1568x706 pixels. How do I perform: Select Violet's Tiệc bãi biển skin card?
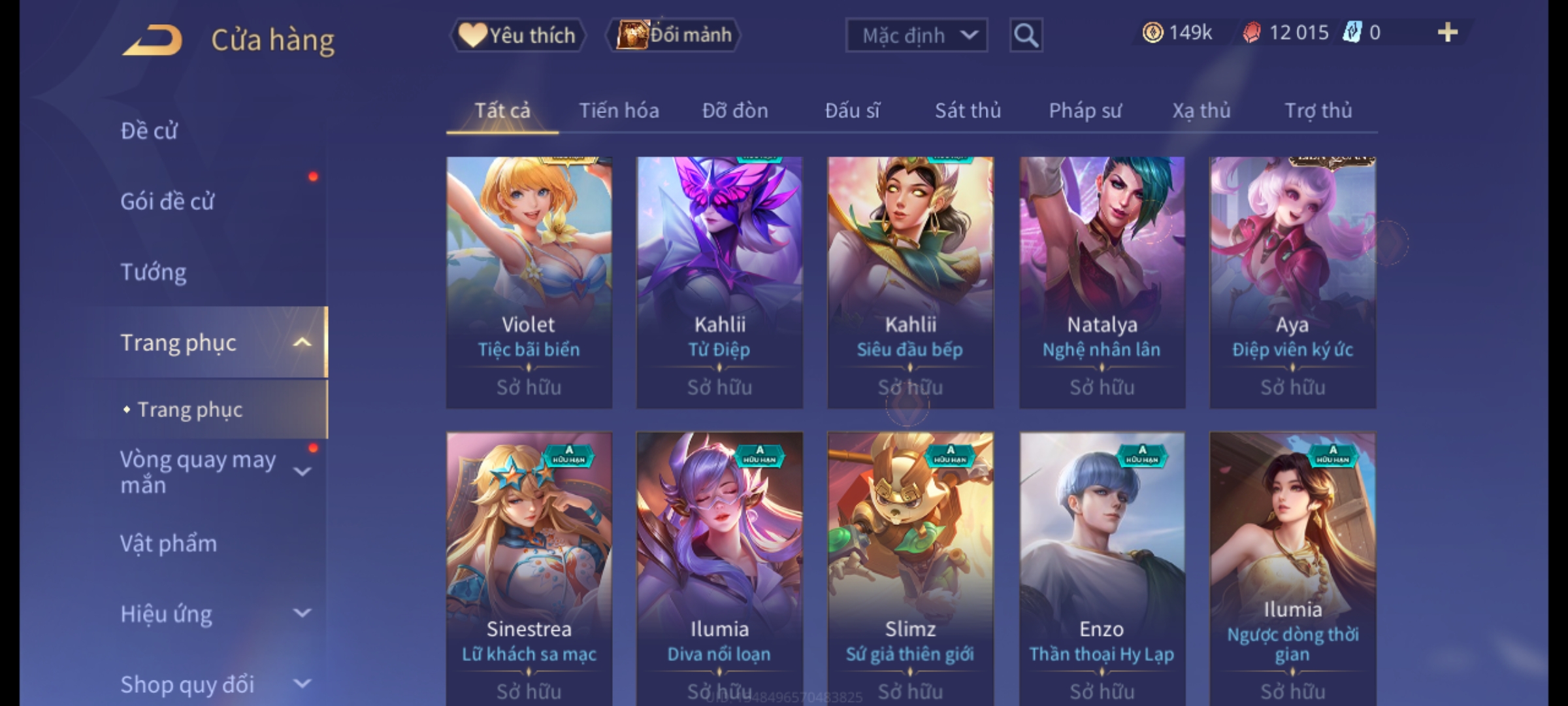tap(529, 282)
